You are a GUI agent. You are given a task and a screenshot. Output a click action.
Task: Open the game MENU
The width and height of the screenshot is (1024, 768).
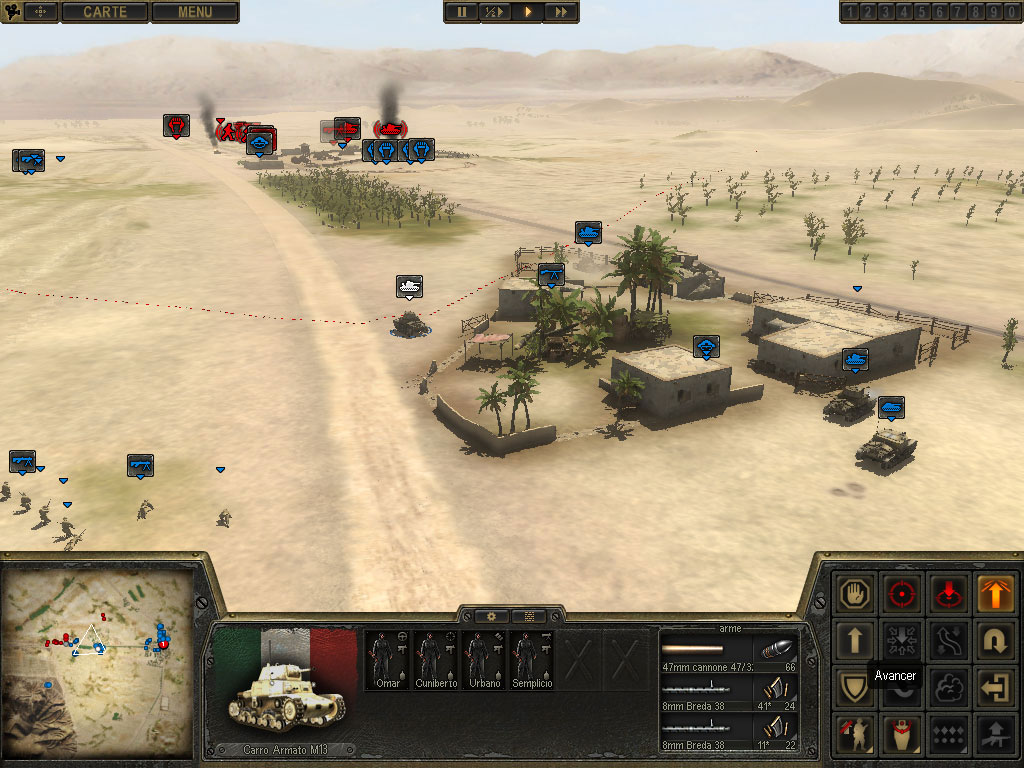195,12
